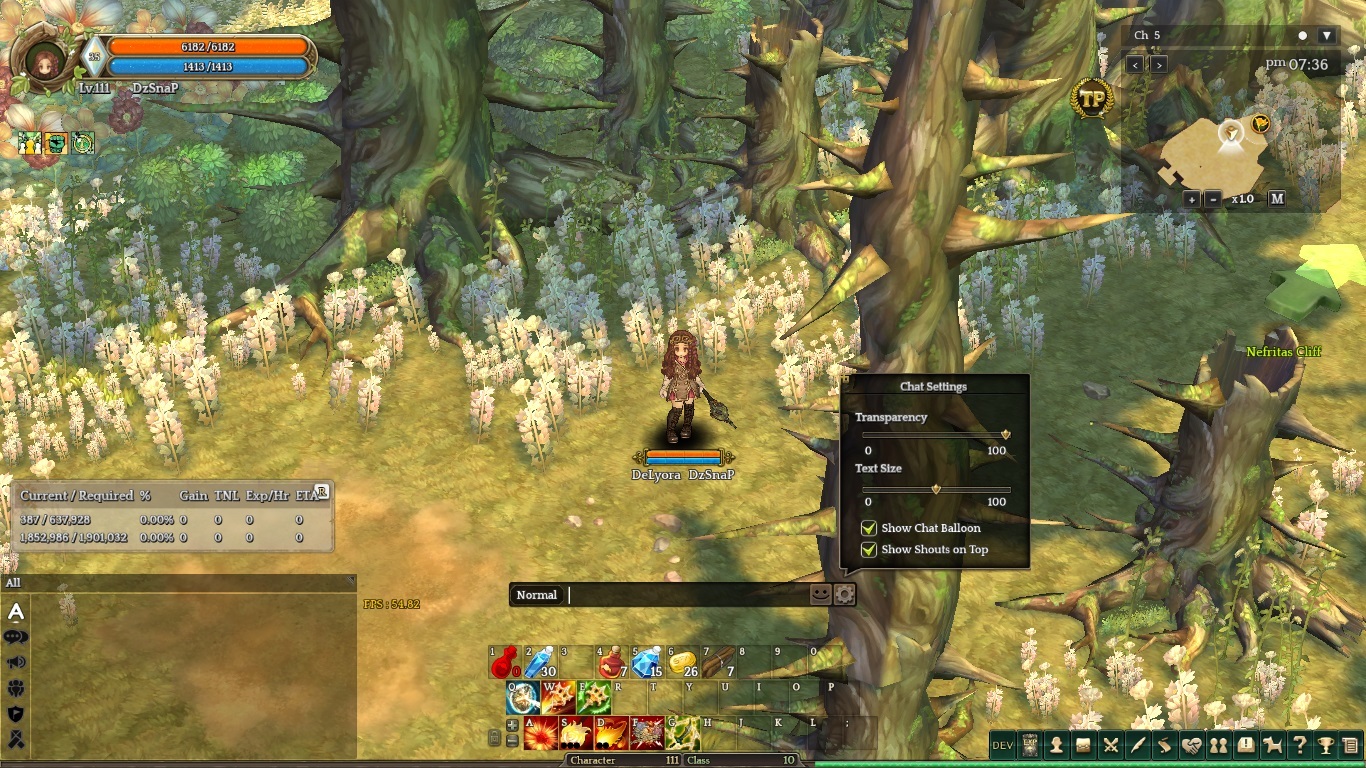Close the experience tracker panel
This screenshot has width=1366, height=768.
(x=322, y=491)
